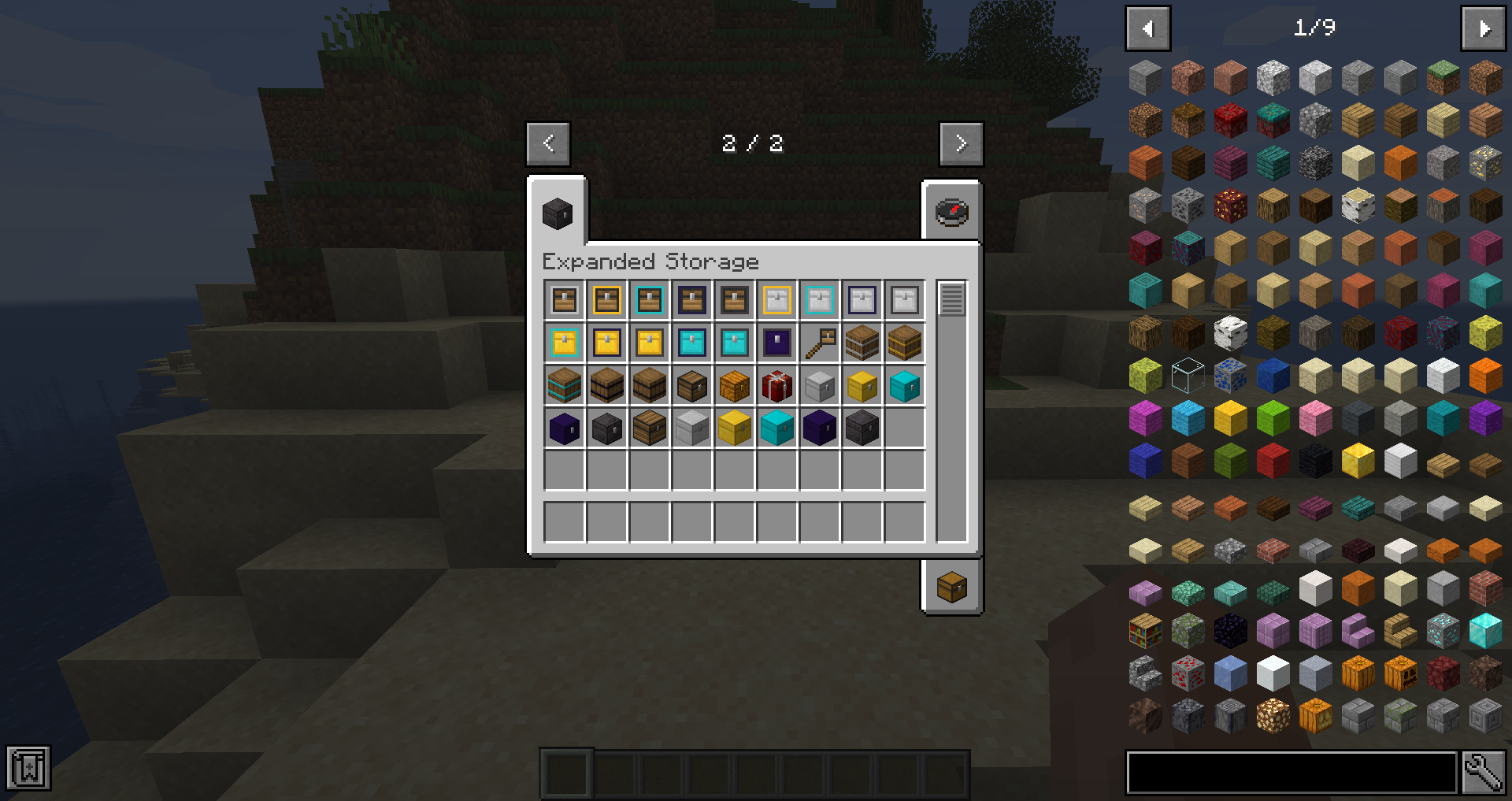
Task: Switch to the chest tab below the panel
Action: pyautogui.click(x=951, y=588)
